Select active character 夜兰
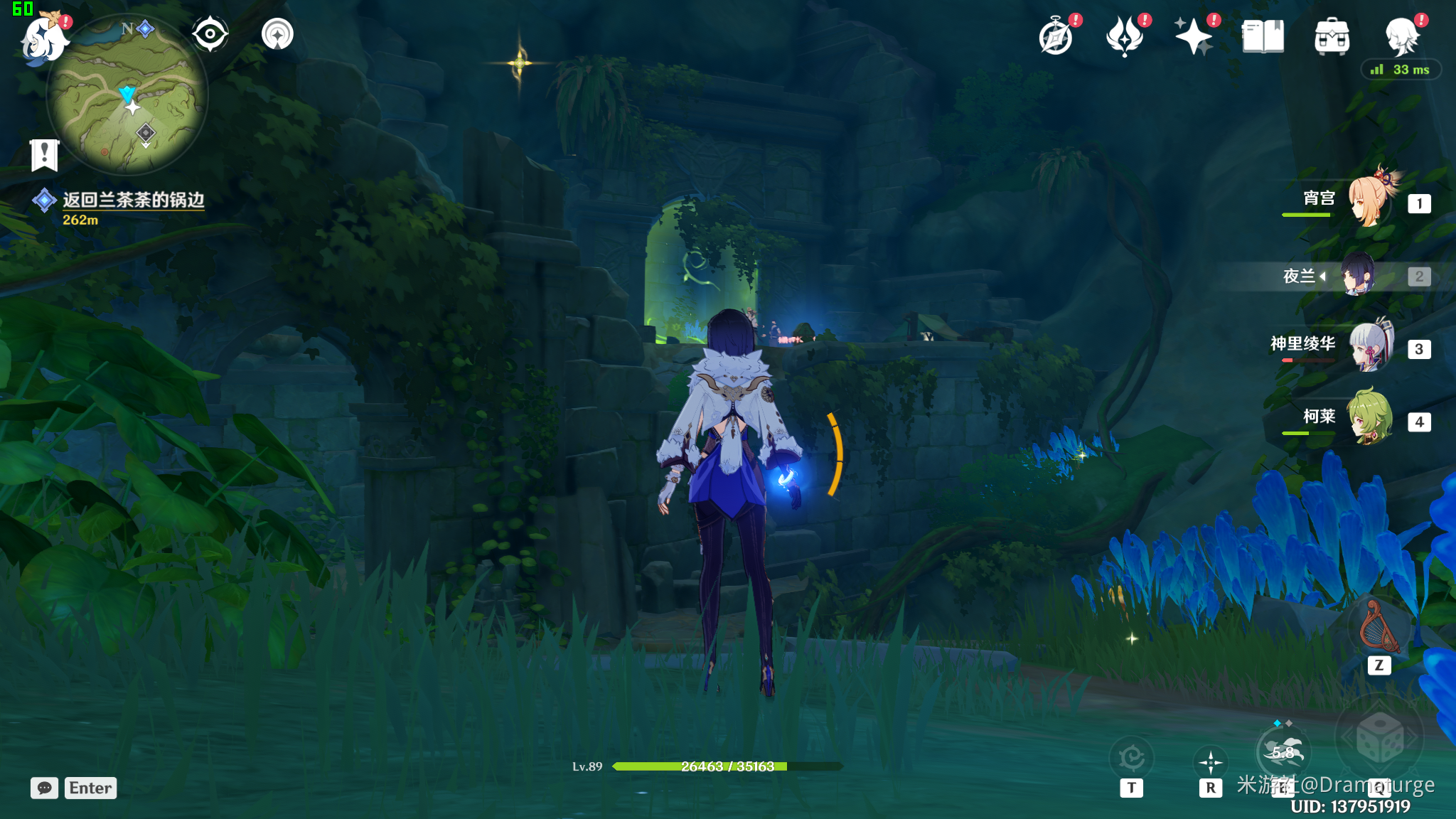The width and height of the screenshot is (1456, 819). click(1358, 275)
